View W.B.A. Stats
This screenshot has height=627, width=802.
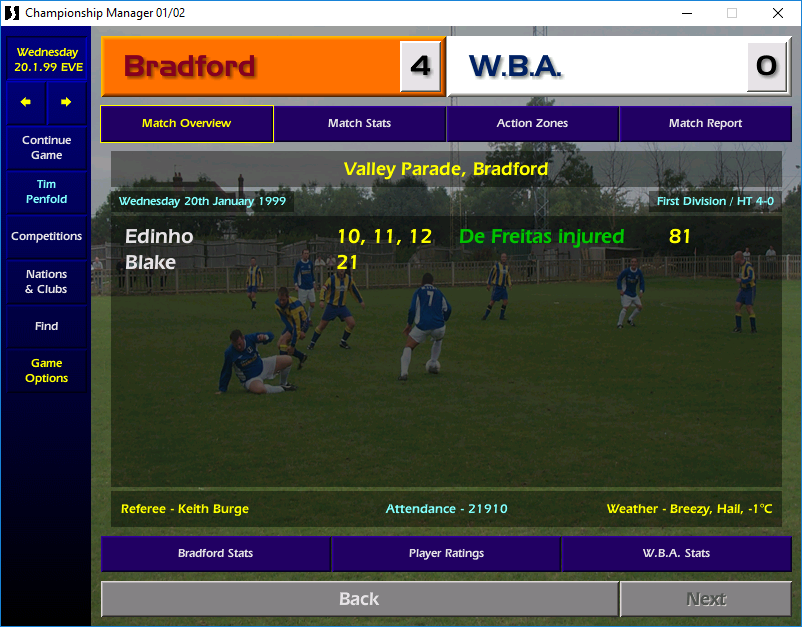676,554
